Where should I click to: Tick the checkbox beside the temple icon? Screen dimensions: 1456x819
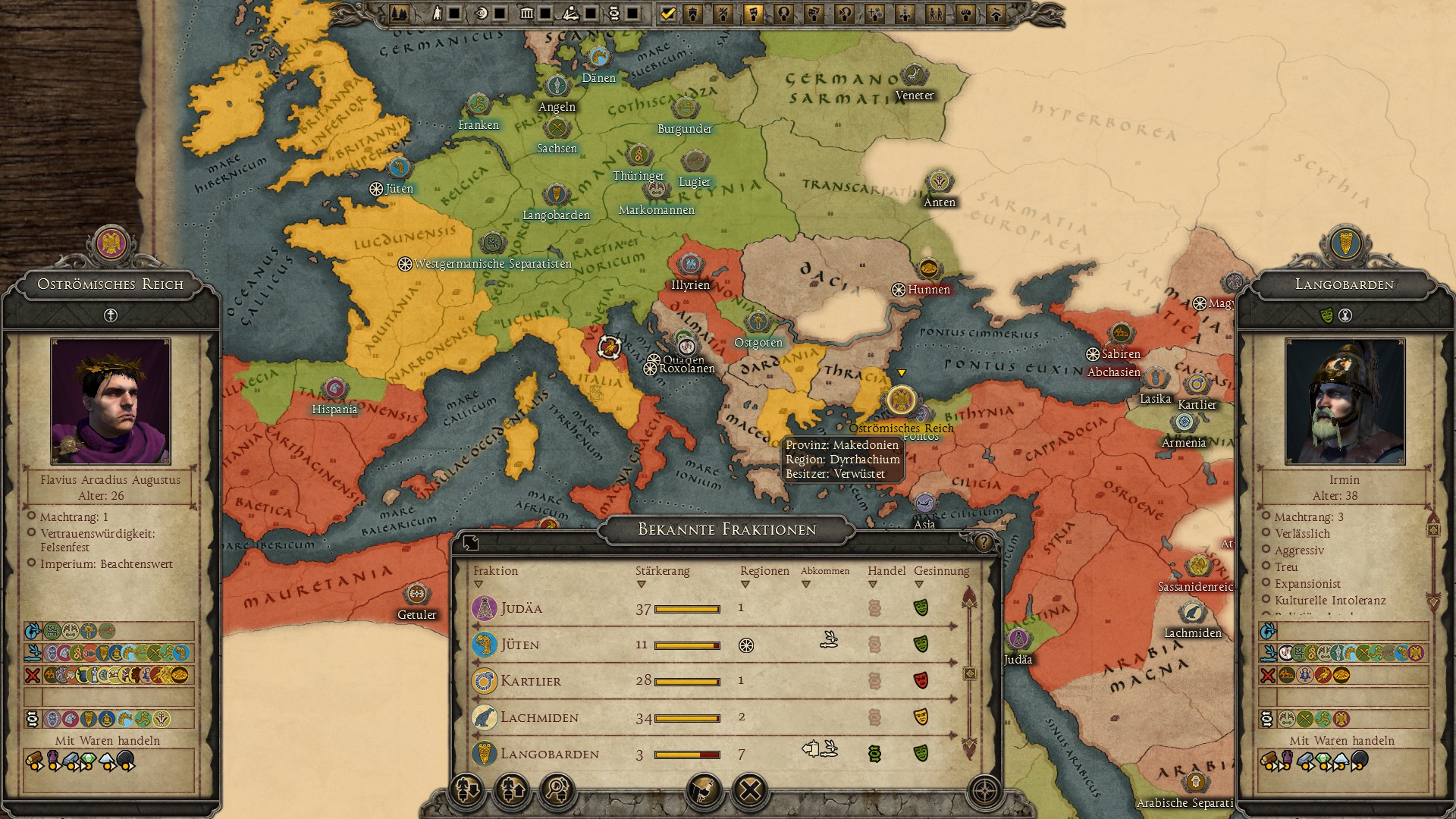click(545, 14)
